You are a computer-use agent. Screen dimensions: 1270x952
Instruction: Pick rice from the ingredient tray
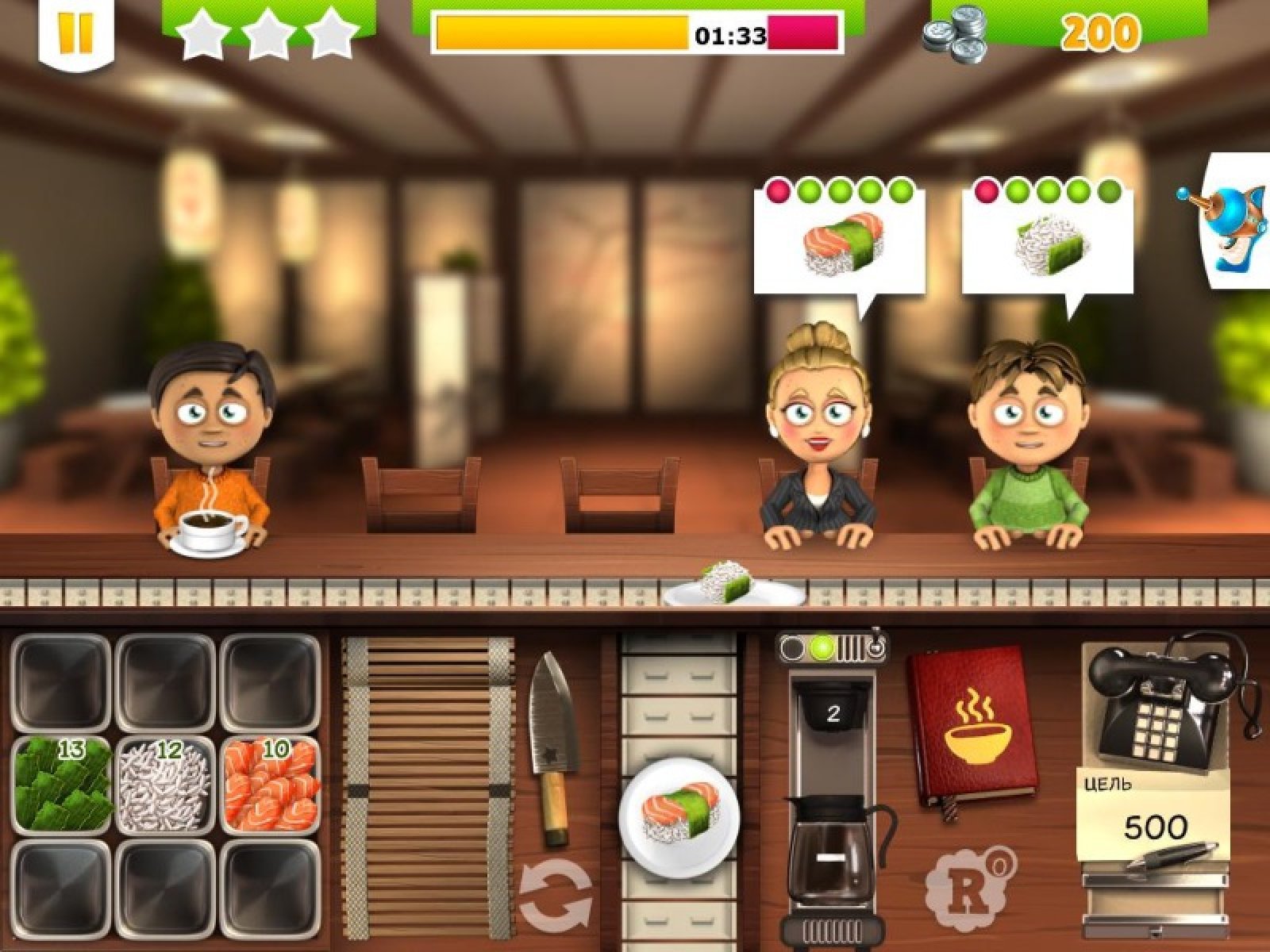coord(166,785)
